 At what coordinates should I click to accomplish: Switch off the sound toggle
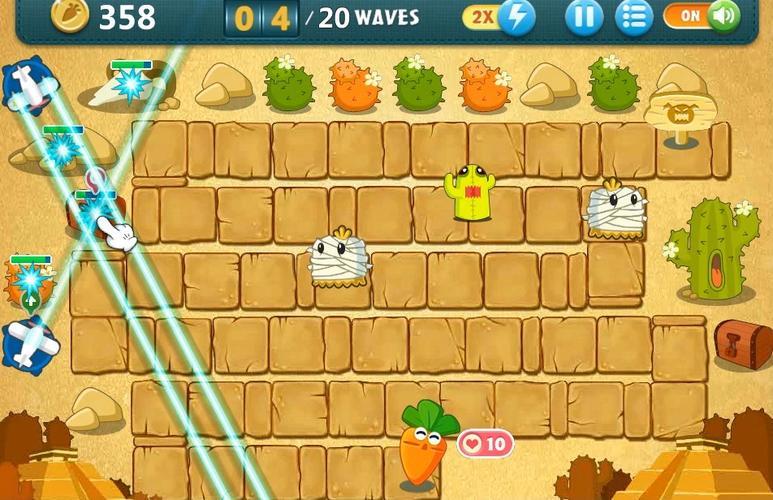coord(706,17)
